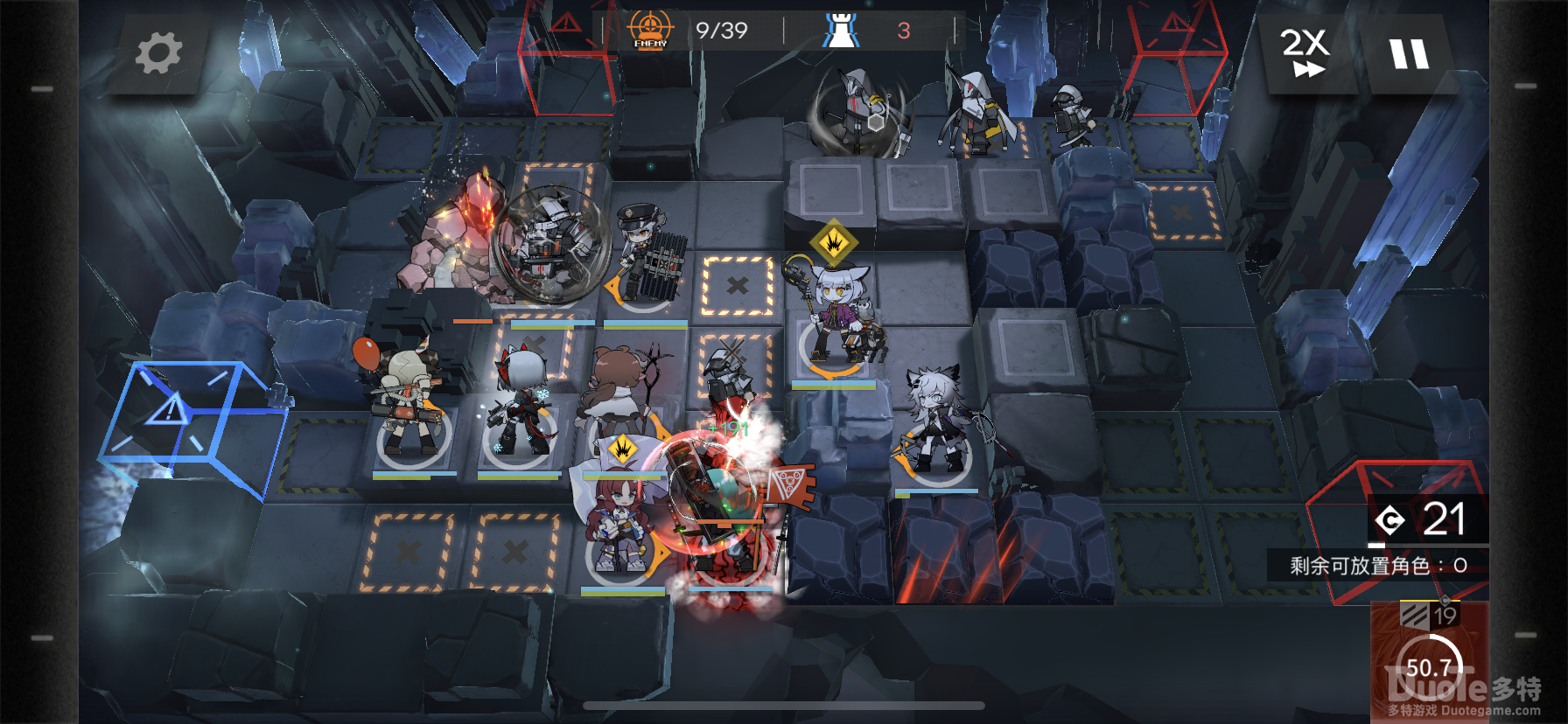Tap the skill-ready icon above the staff caster
The height and width of the screenshot is (724, 1568).
(834, 242)
